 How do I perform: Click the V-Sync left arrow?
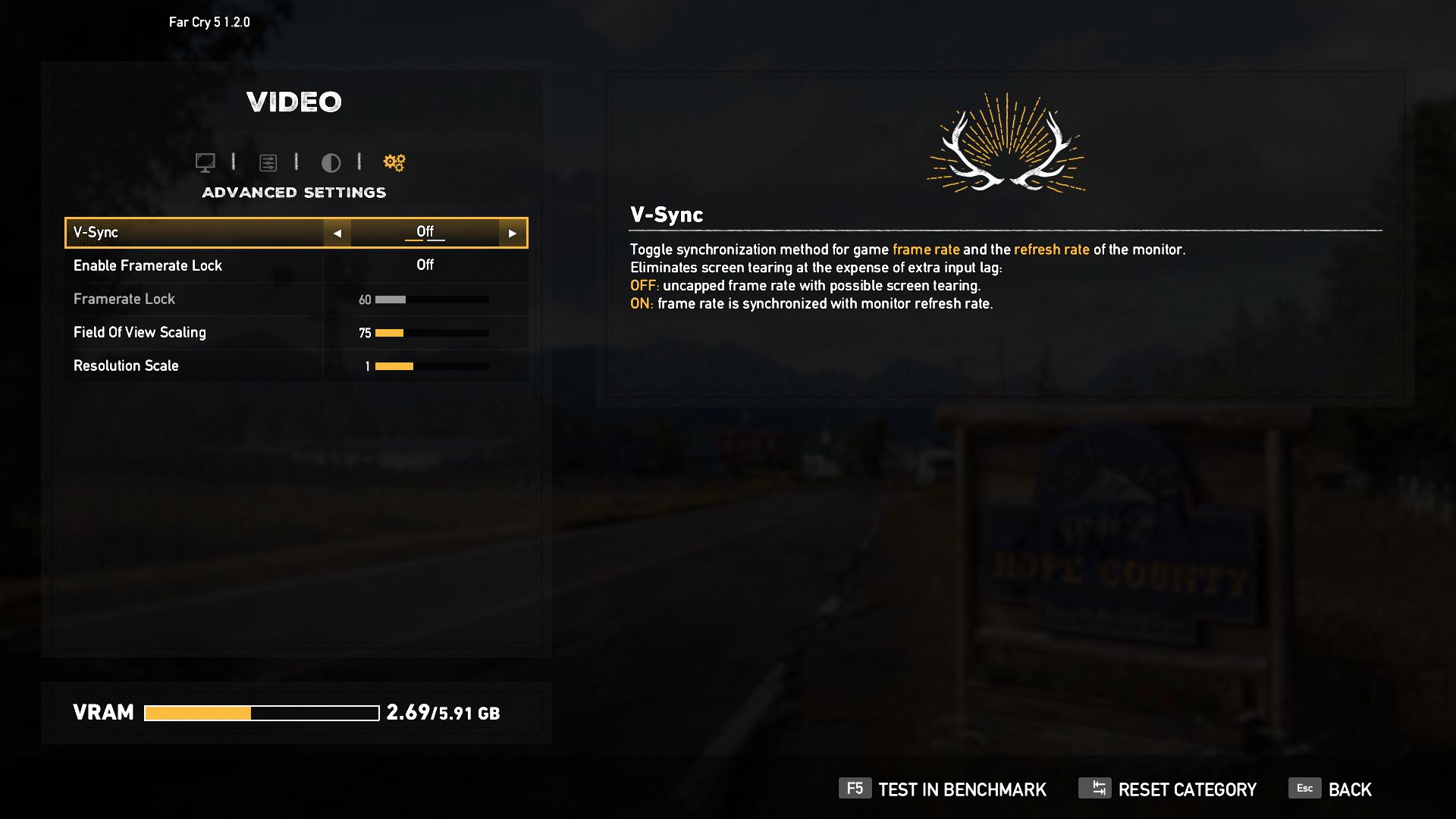pyautogui.click(x=337, y=234)
